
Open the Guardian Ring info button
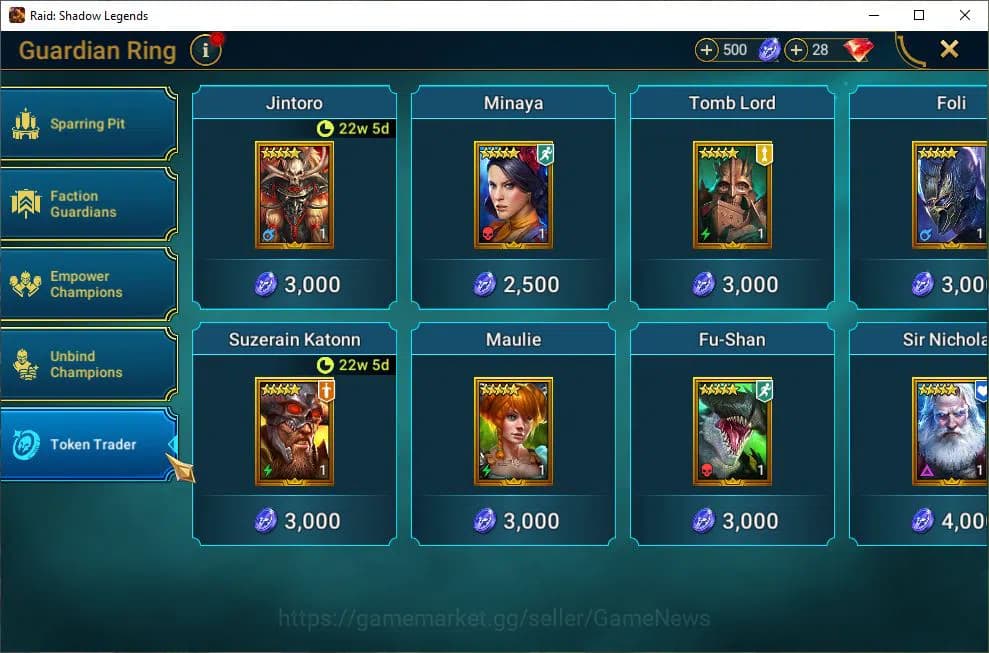205,49
